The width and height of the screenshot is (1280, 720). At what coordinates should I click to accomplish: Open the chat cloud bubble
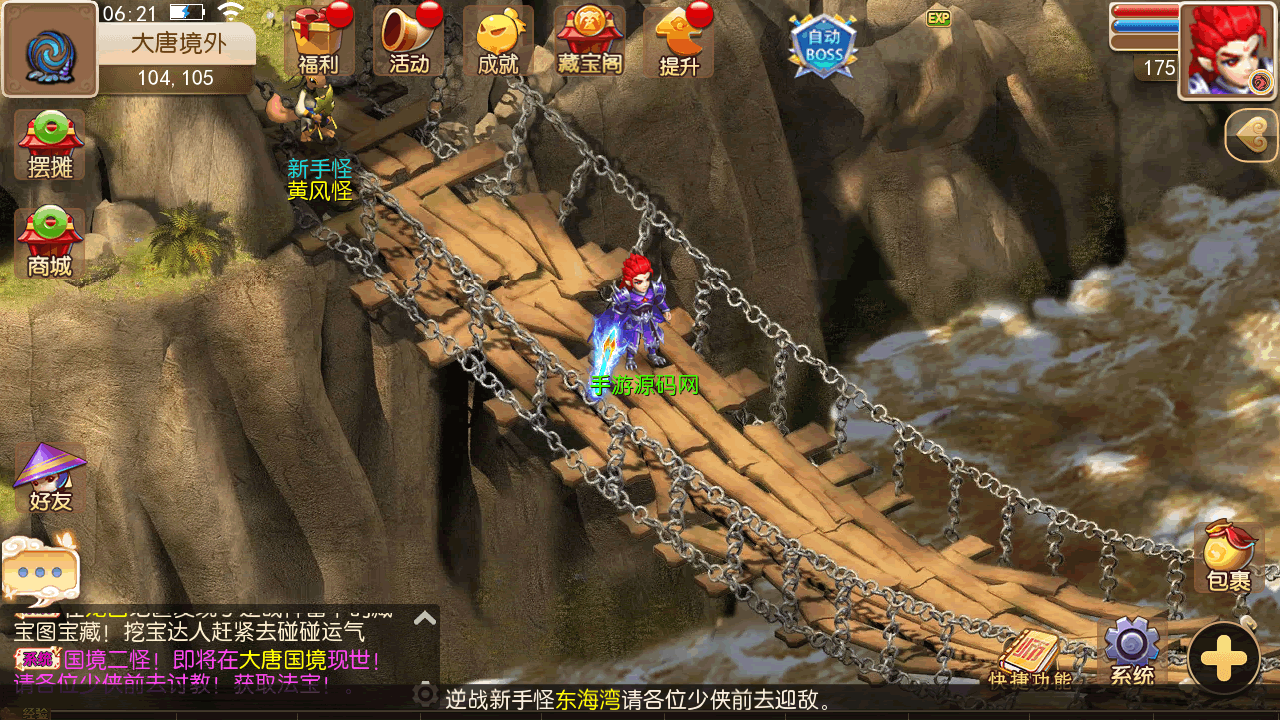(x=40, y=571)
